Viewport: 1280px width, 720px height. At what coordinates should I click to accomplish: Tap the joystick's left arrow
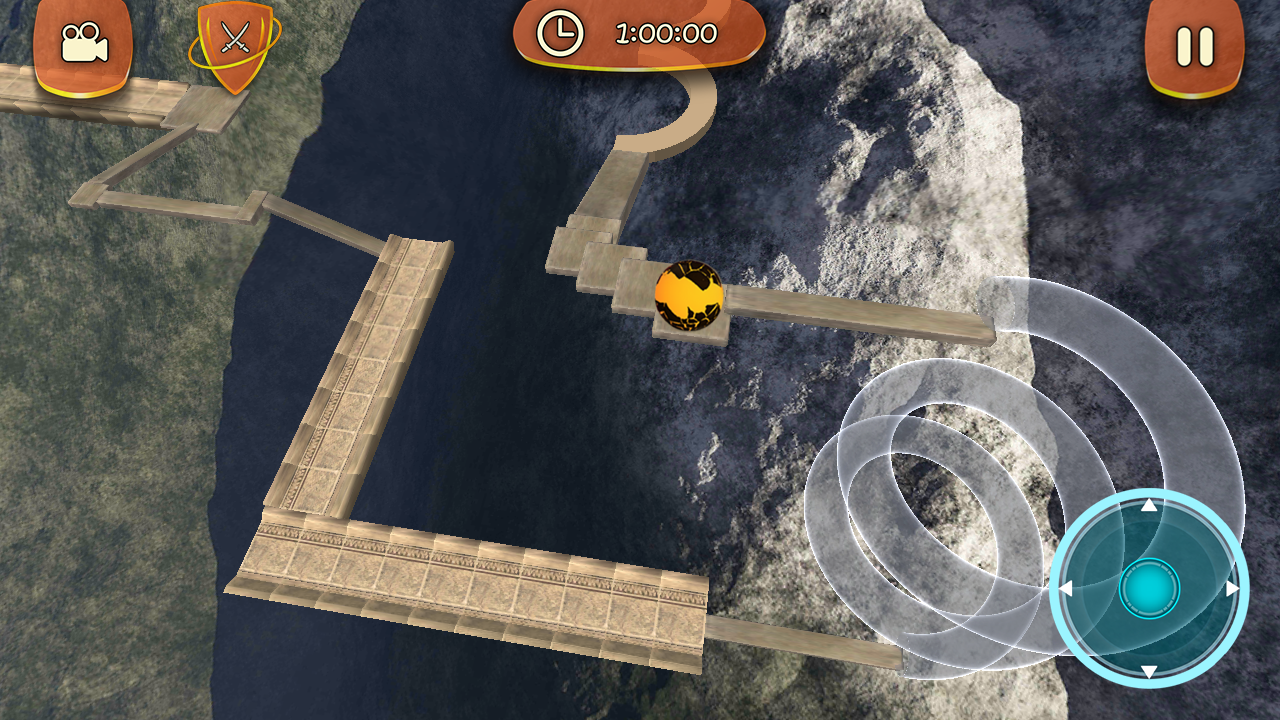[1066, 589]
